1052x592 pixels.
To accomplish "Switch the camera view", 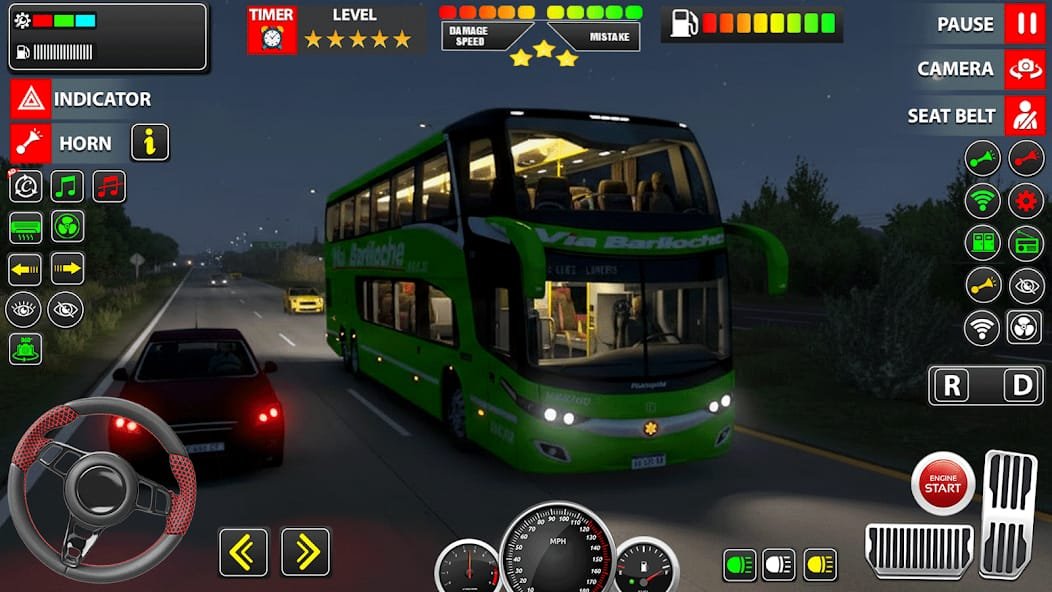I will pyautogui.click(x=1025, y=69).
